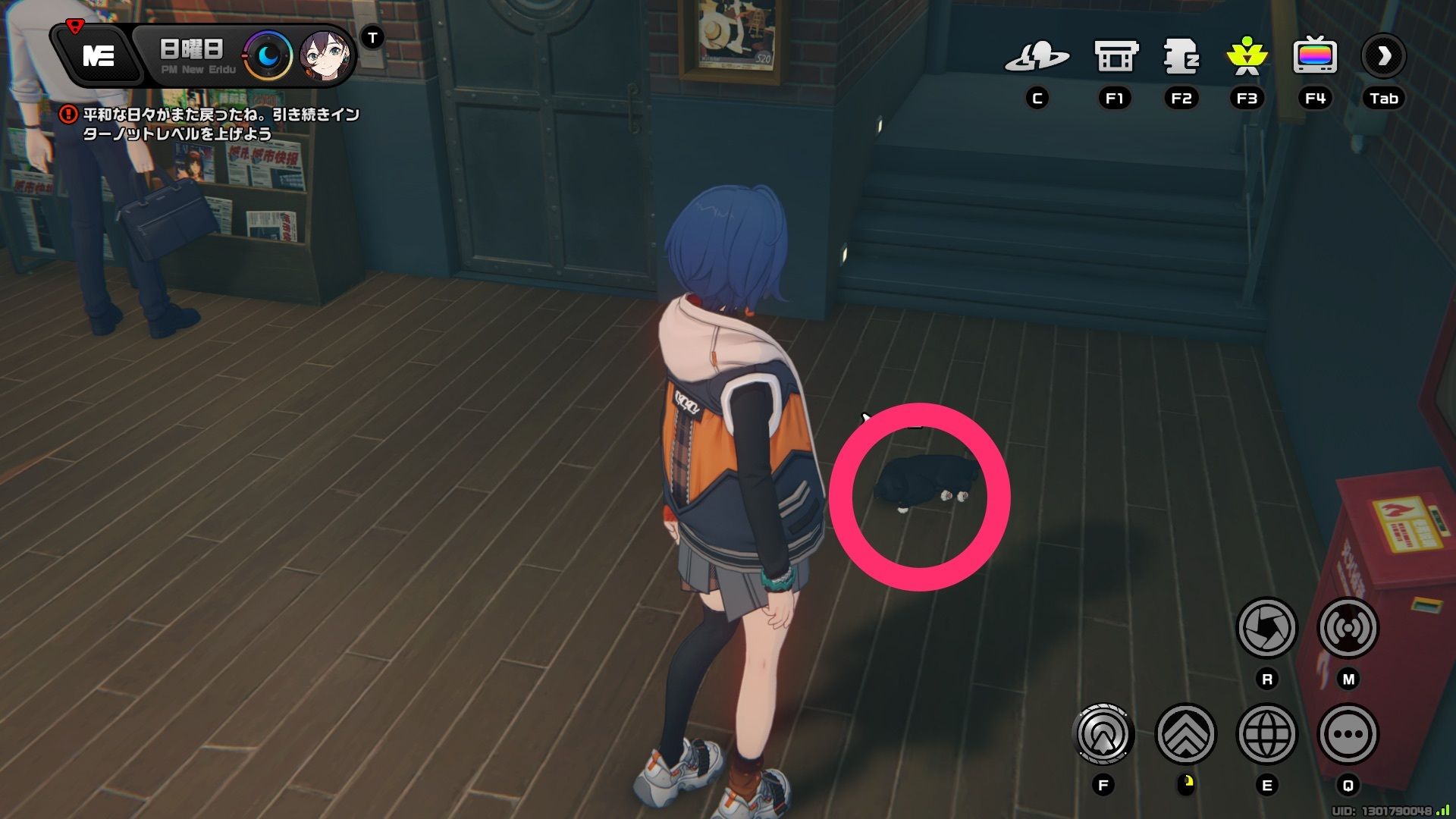Collapse the right icon bar with Tab chevron
The width and height of the screenshot is (1456, 819).
[1383, 55]
